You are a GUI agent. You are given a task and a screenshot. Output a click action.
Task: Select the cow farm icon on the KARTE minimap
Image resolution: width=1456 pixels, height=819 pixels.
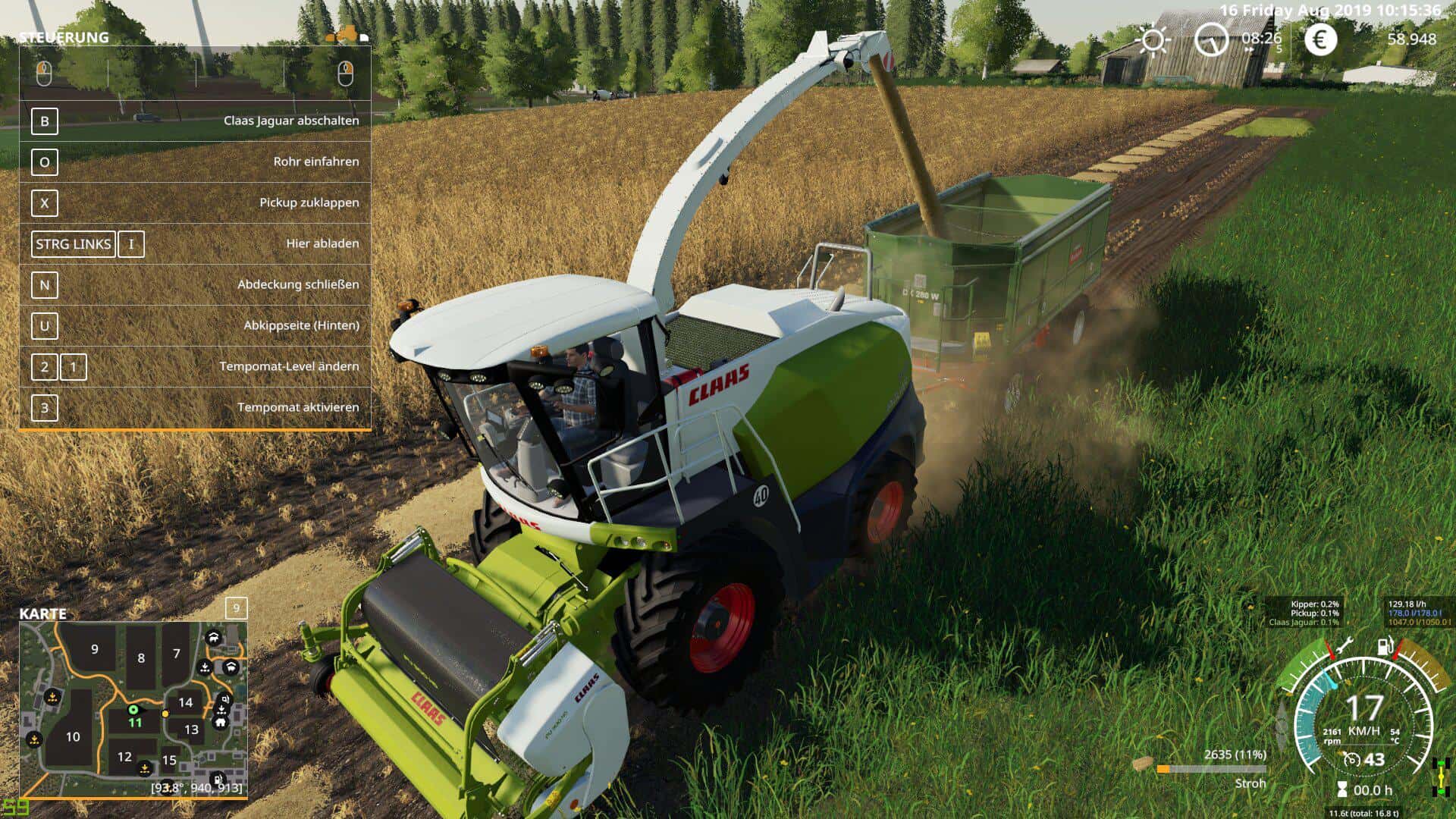click(x=214, y=638)
